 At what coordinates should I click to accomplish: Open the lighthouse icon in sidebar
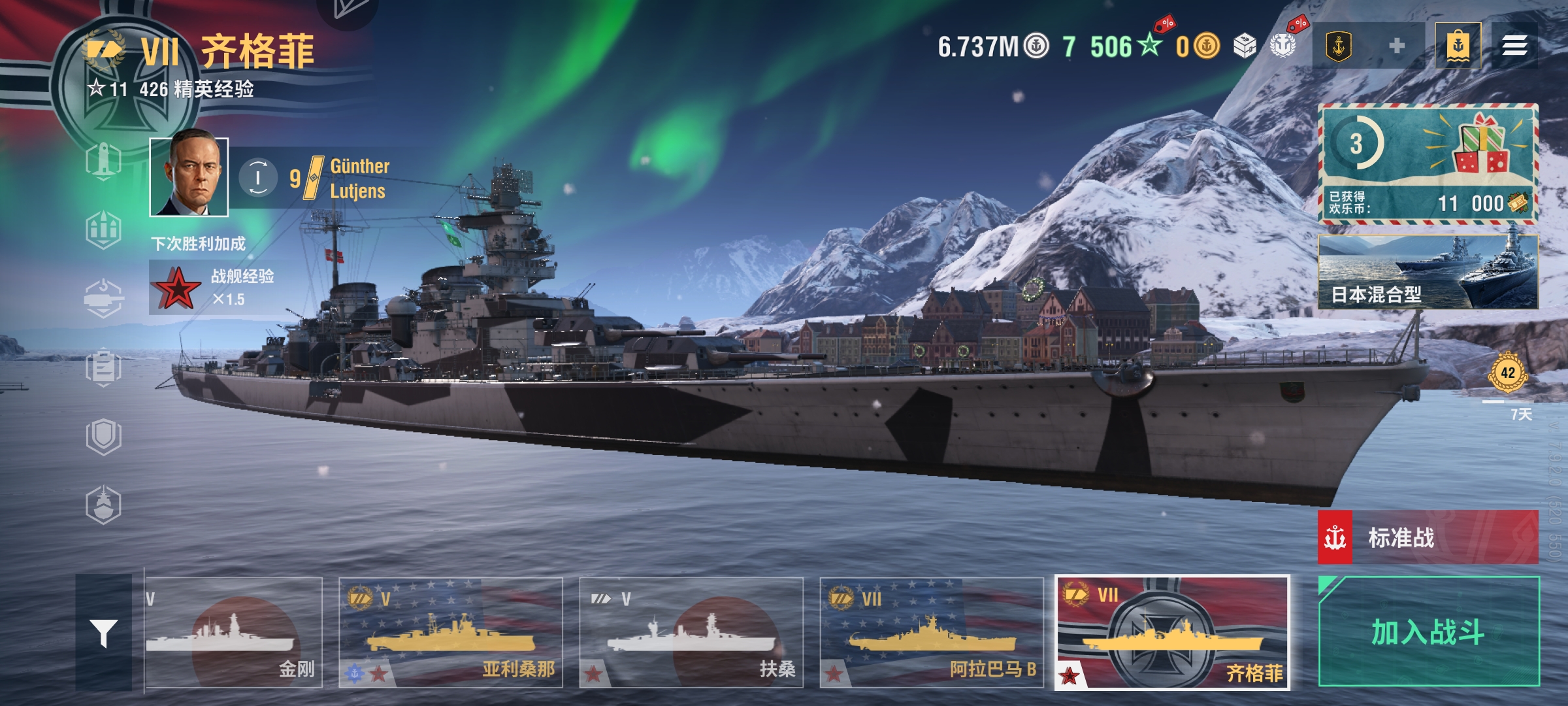point(104,161)
